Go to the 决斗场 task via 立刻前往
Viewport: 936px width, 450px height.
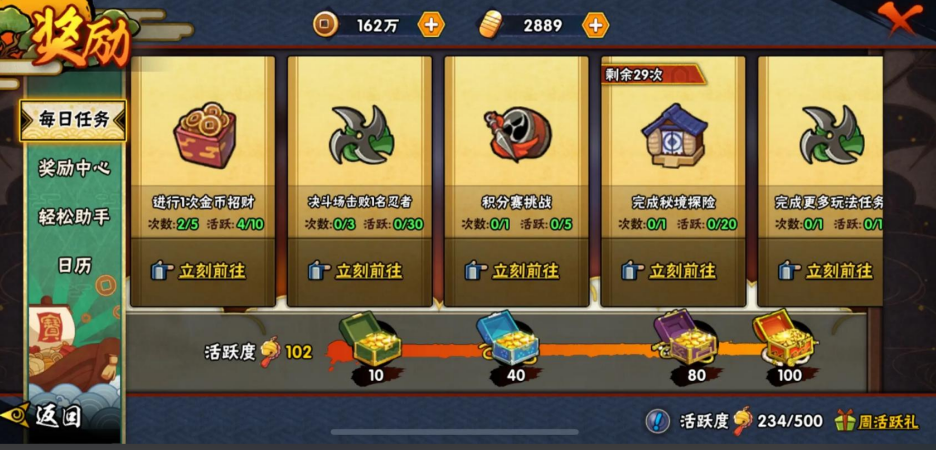[357, 271]
